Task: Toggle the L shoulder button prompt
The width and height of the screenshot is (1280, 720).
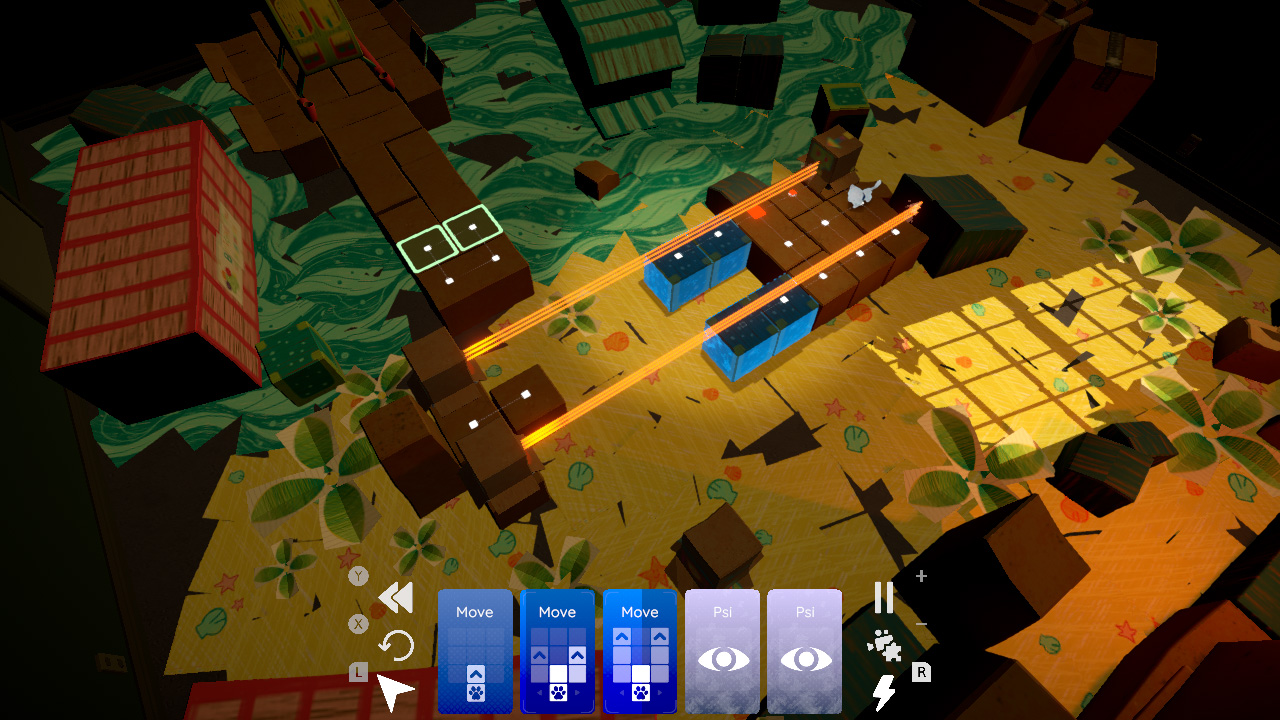Action: tap(356, 670)
